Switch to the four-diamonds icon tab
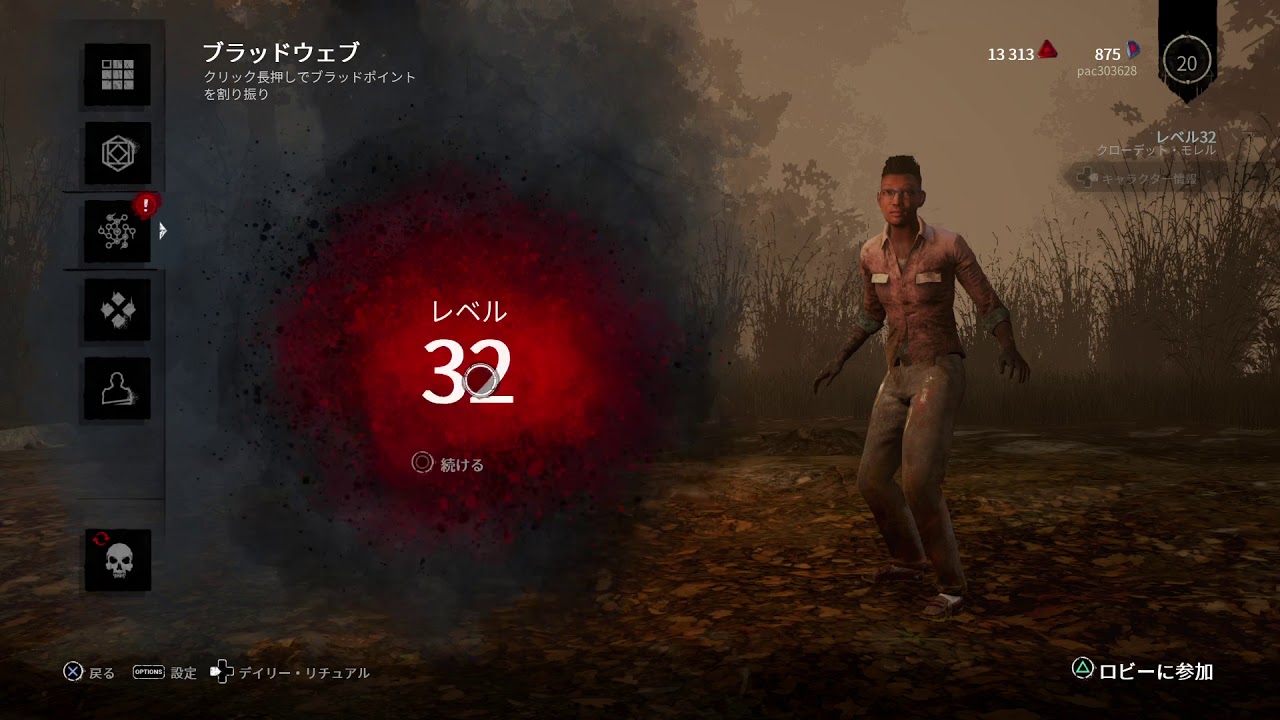 [117, 310]
